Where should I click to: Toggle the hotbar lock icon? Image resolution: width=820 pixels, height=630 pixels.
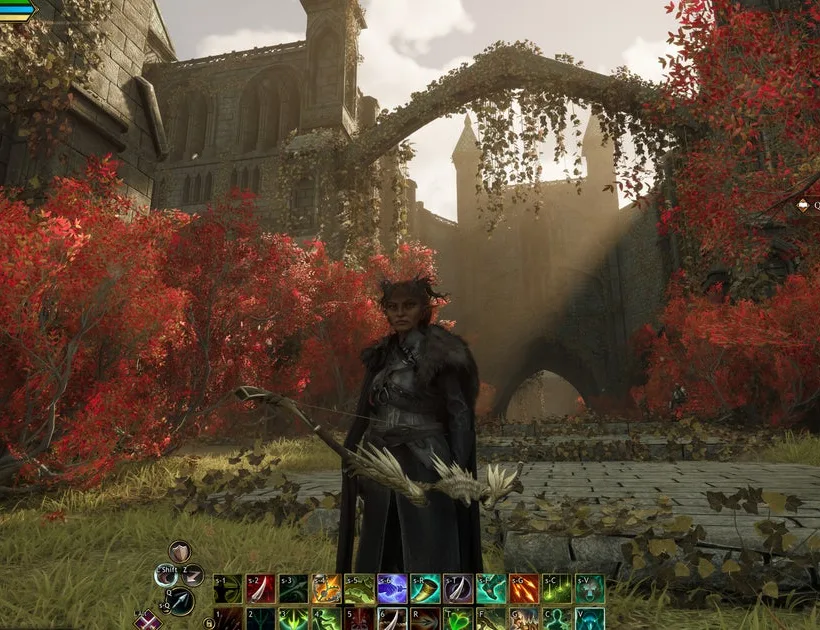pyautogui.click(x=209, y=622)
